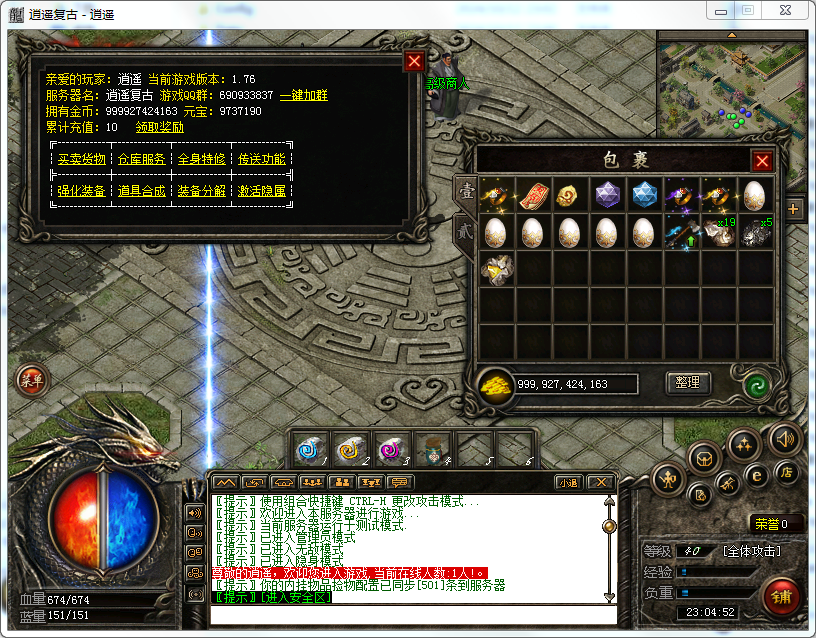Claim reward via 领取奖励 link
Viewport: 816px width, 638px height.
click(160, 127)
